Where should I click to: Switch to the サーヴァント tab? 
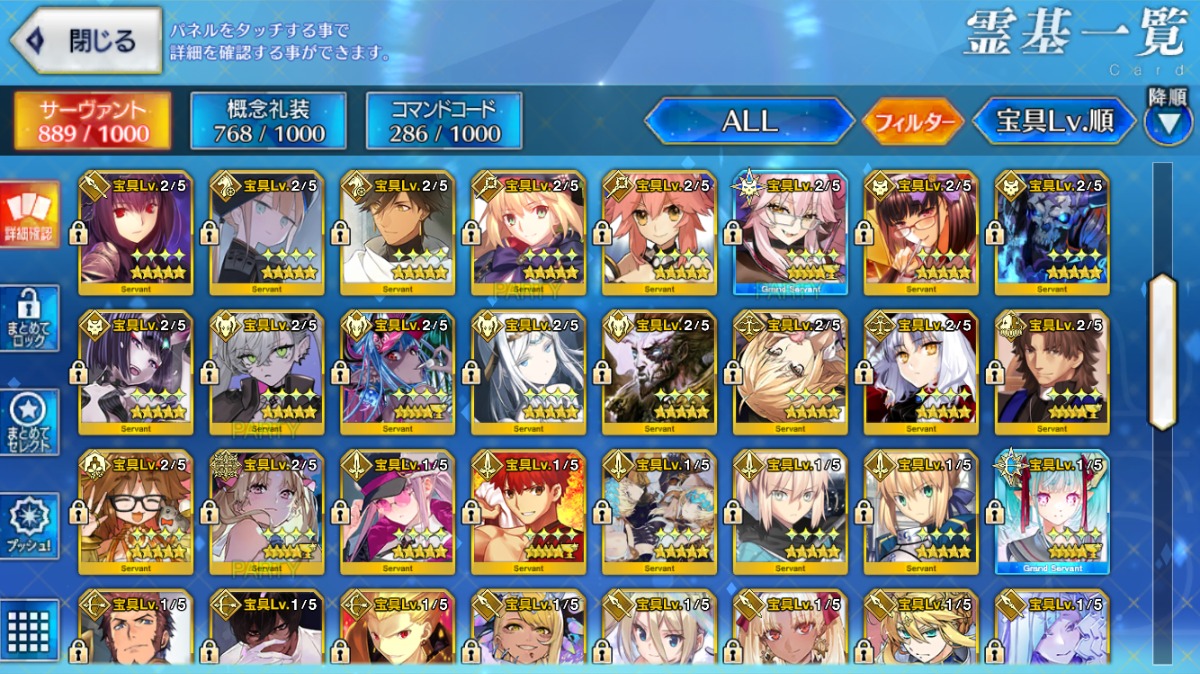pos(92,121)
